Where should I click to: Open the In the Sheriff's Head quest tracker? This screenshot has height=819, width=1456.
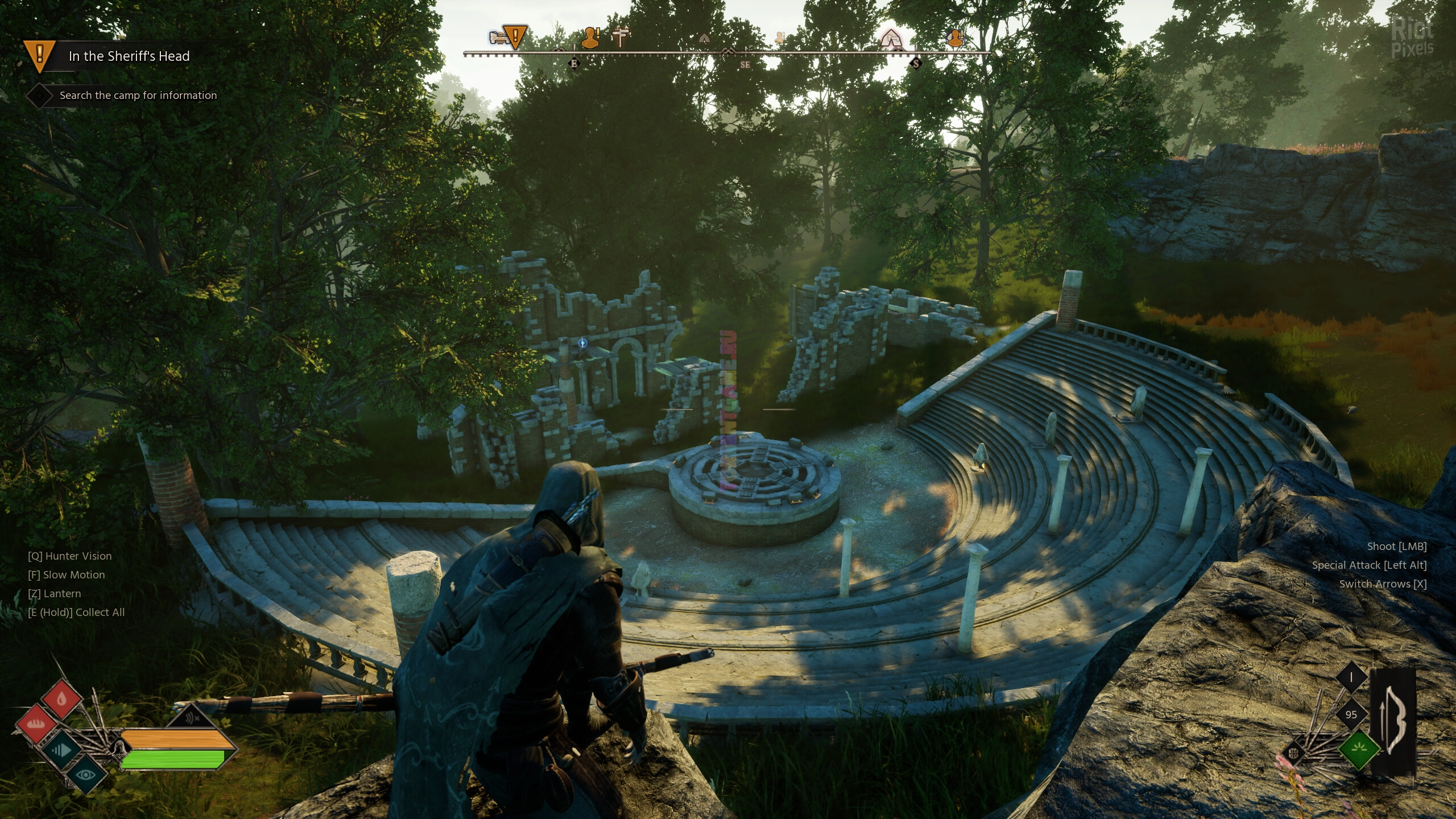click(x=129, y=56)
